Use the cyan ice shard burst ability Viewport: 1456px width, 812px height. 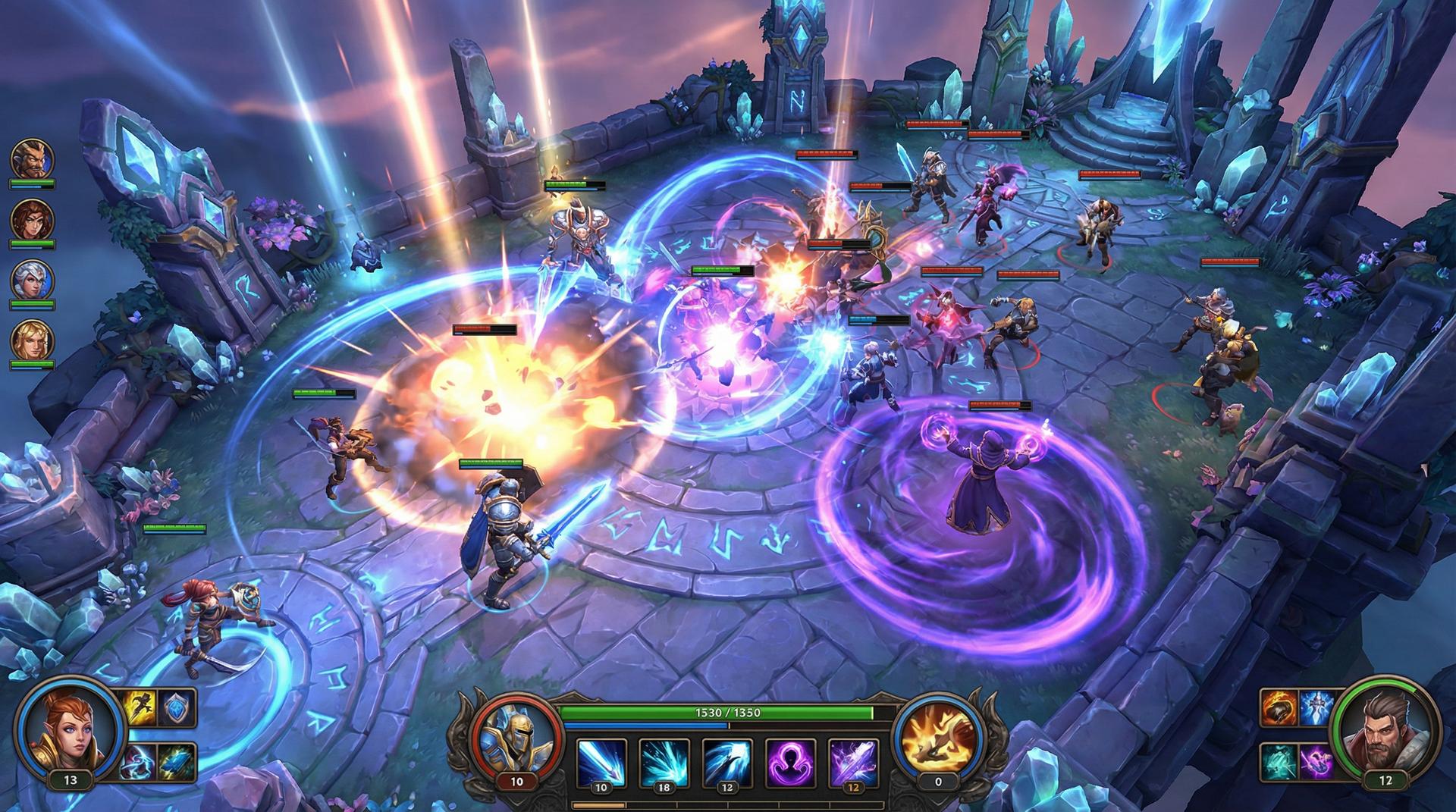pyautogui.click(x=664, y=761)
